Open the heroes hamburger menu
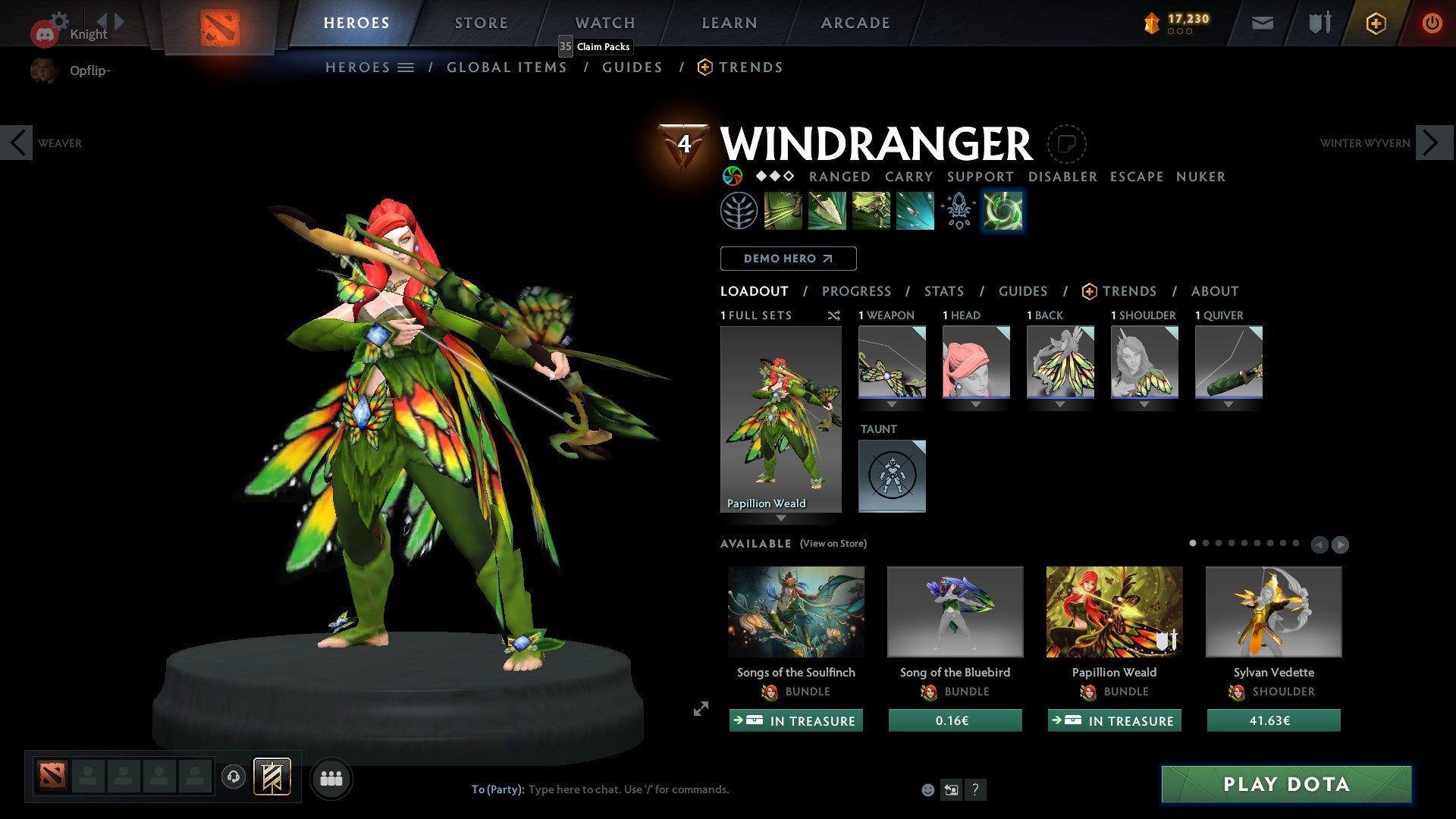The height and width of the screenshot is (819, 1456). [406, 67]
